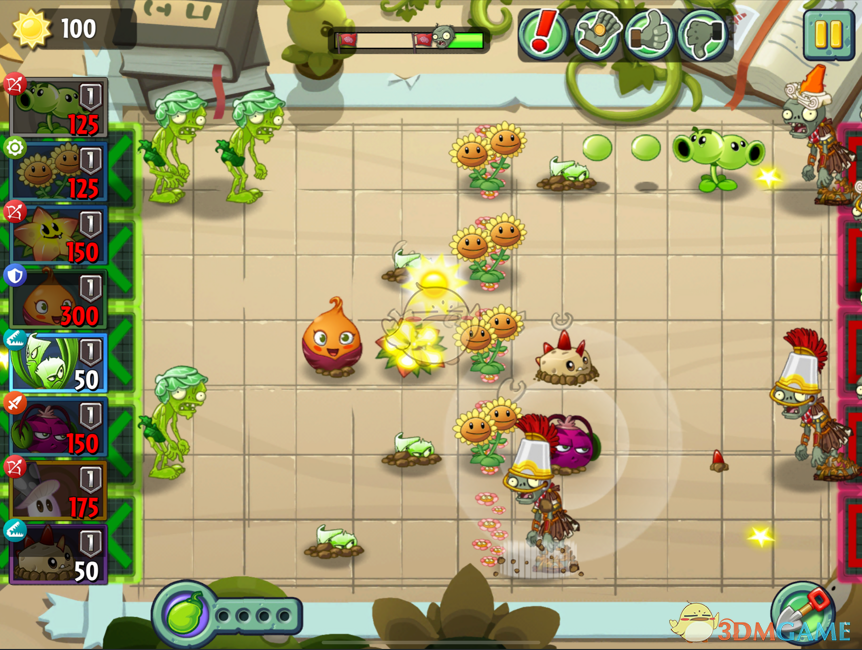Select the Twin Sunflower seed packet

[59, 171]
